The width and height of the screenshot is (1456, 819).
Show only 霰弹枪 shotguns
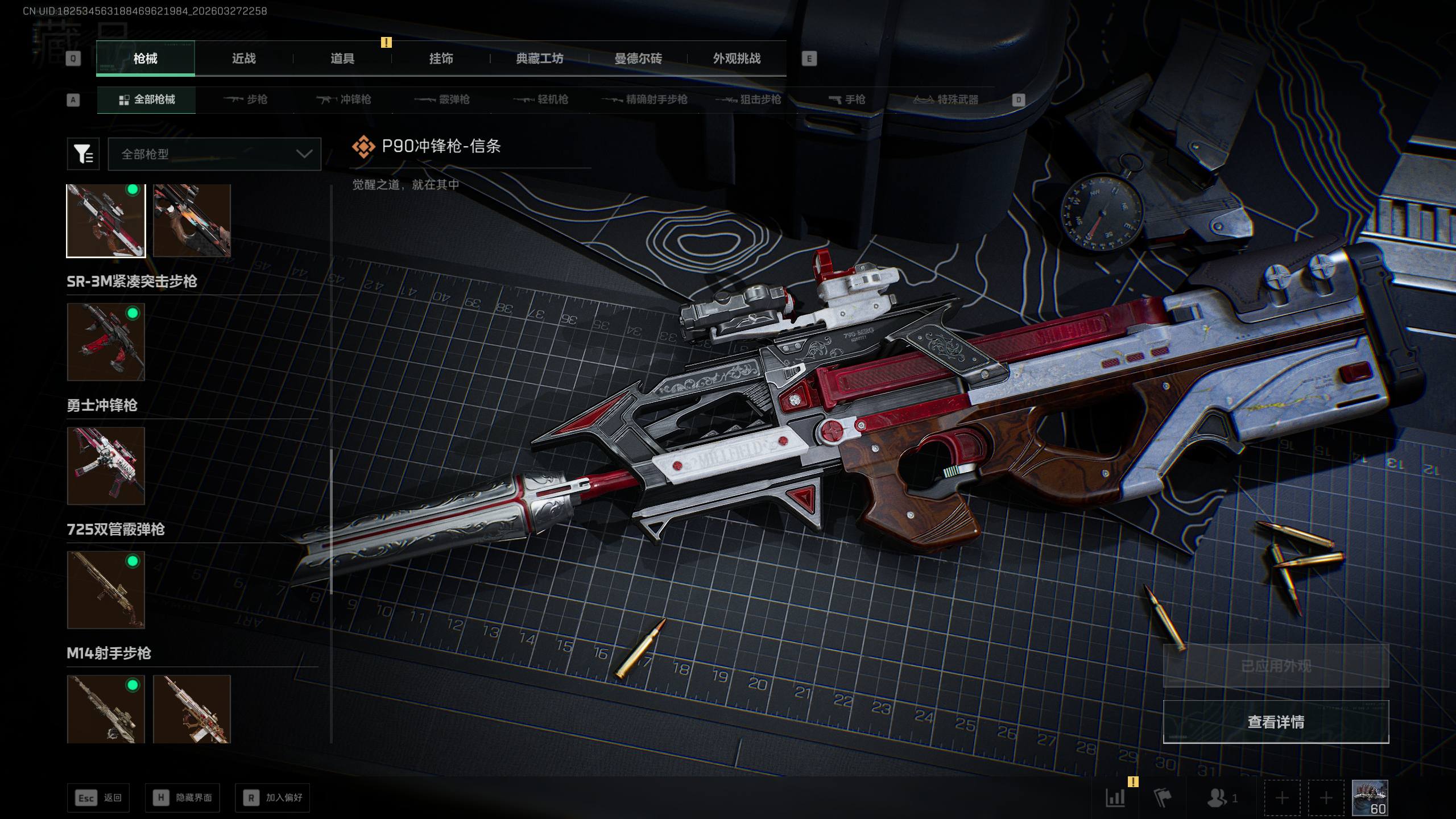[442, 100]
